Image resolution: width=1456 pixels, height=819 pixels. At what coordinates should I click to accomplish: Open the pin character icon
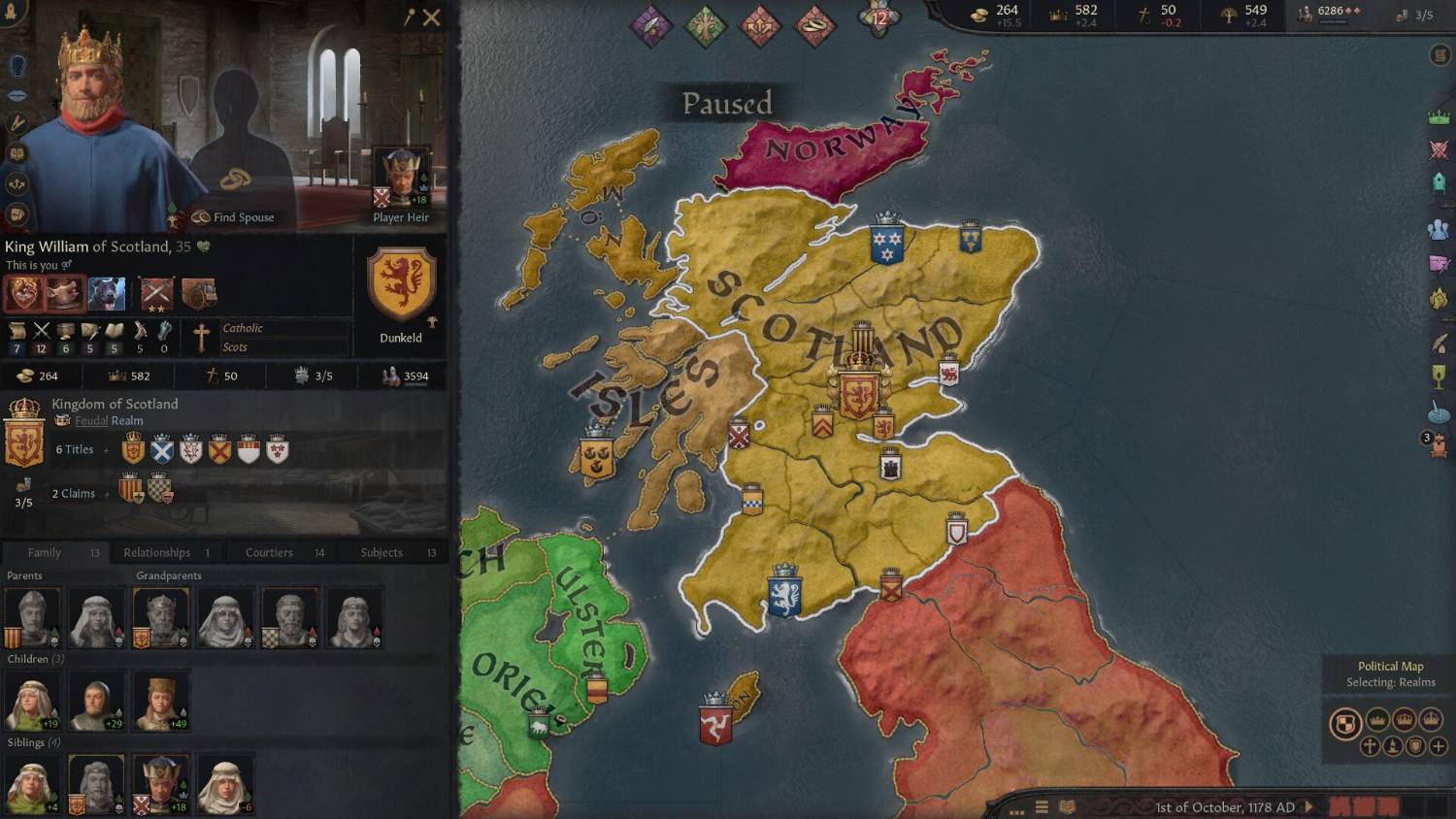point(409,17)
